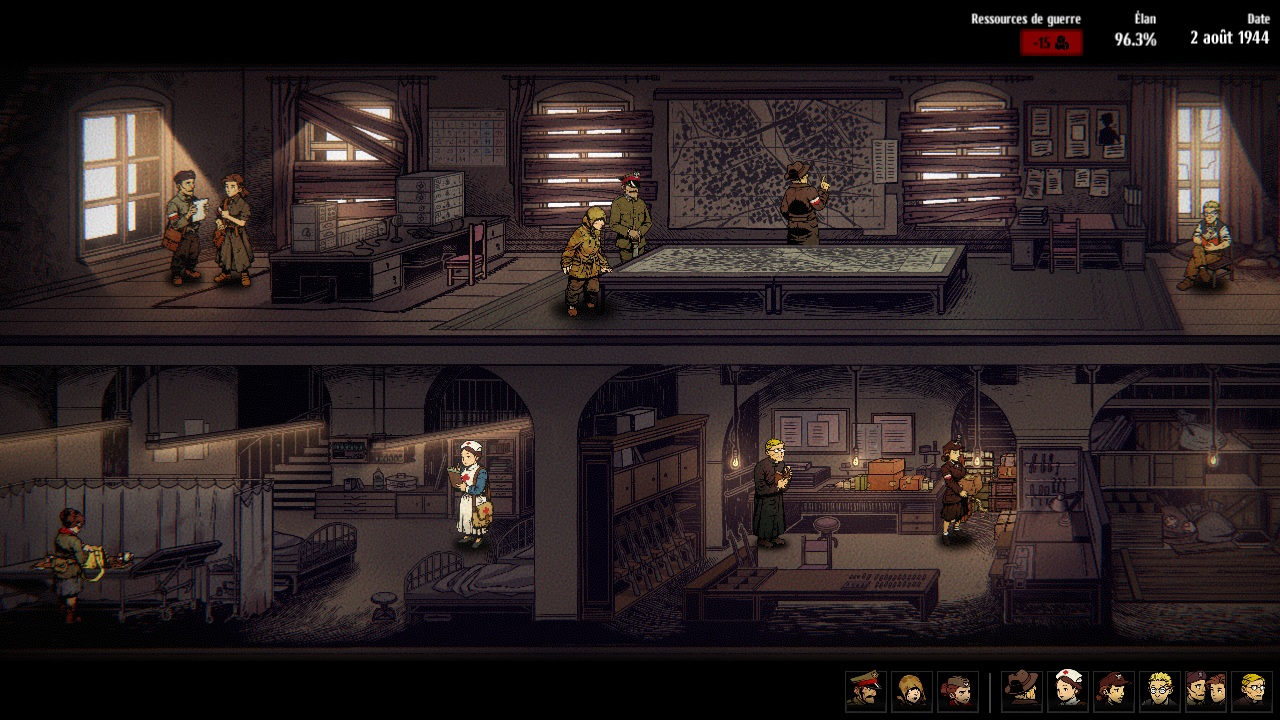Viewport: 1280px width, 720px height.
Task: Select the red-haired woman in side cap portrait
Action: coord(958,691)
